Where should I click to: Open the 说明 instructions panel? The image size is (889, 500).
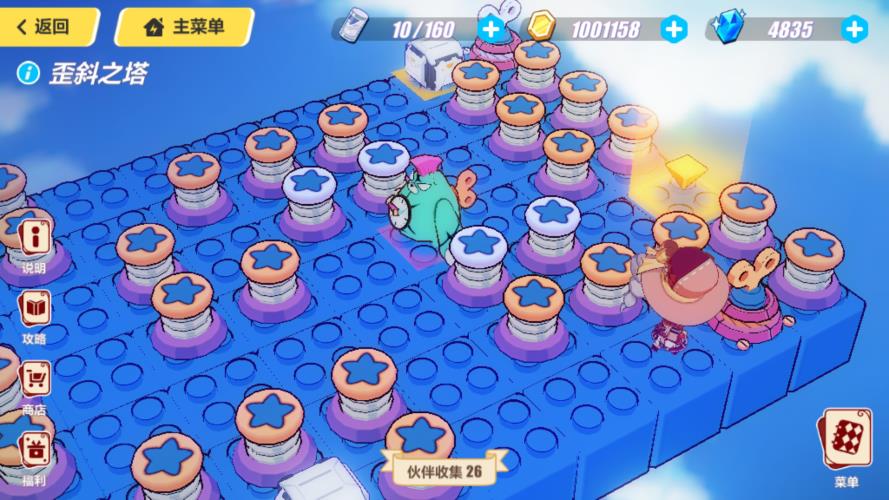(35, 243)
